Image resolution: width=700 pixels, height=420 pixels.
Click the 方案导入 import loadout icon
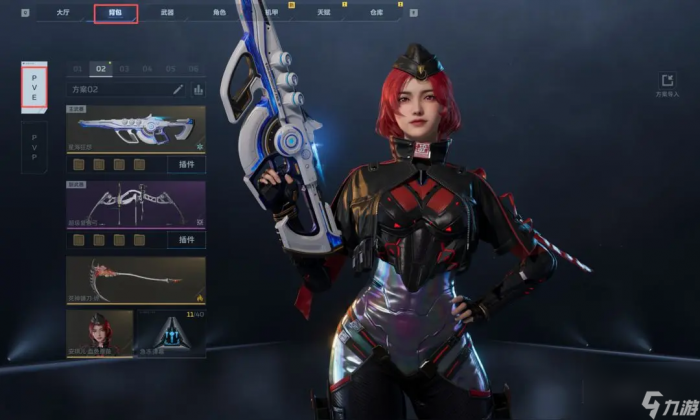pyautogui.click(x=666, y=83)
